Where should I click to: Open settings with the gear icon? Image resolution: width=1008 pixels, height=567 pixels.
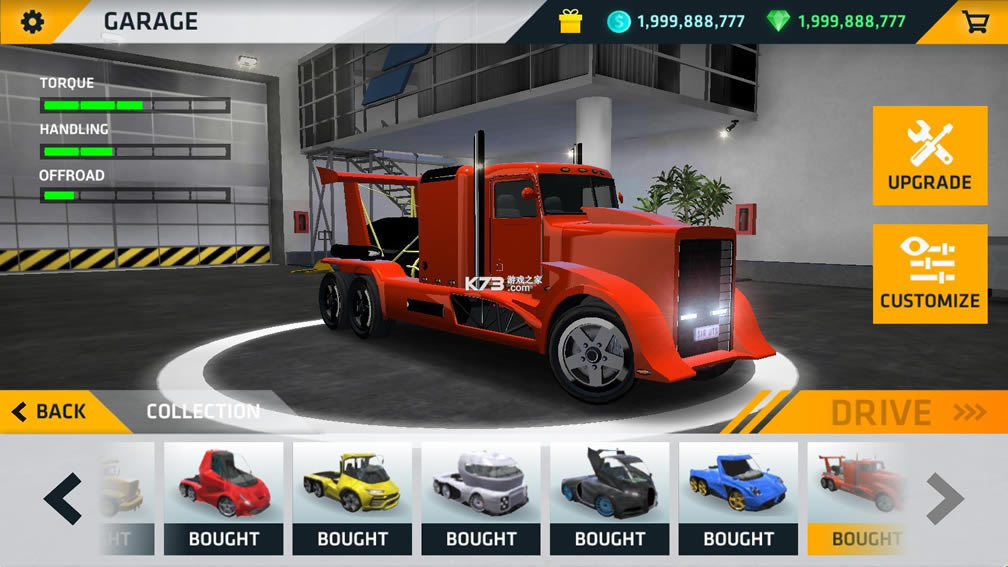point(33,21)
